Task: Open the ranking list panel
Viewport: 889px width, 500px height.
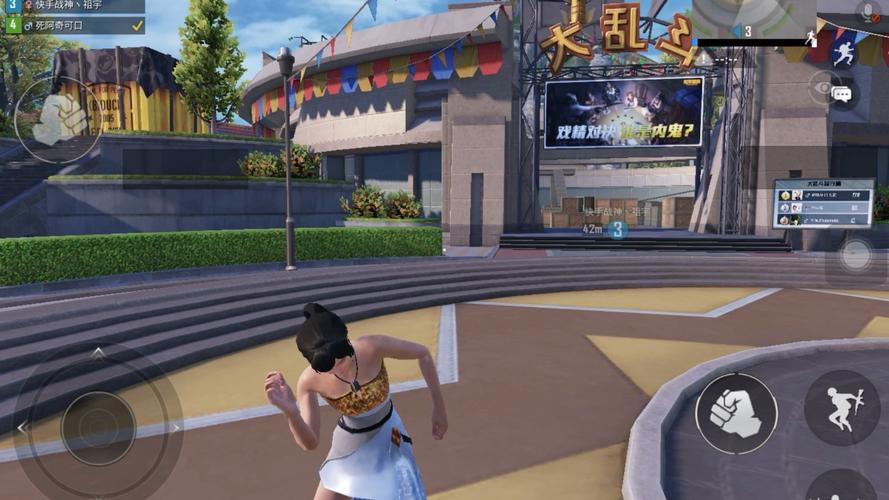Action: pyautogui.click(x=822, y=203)
